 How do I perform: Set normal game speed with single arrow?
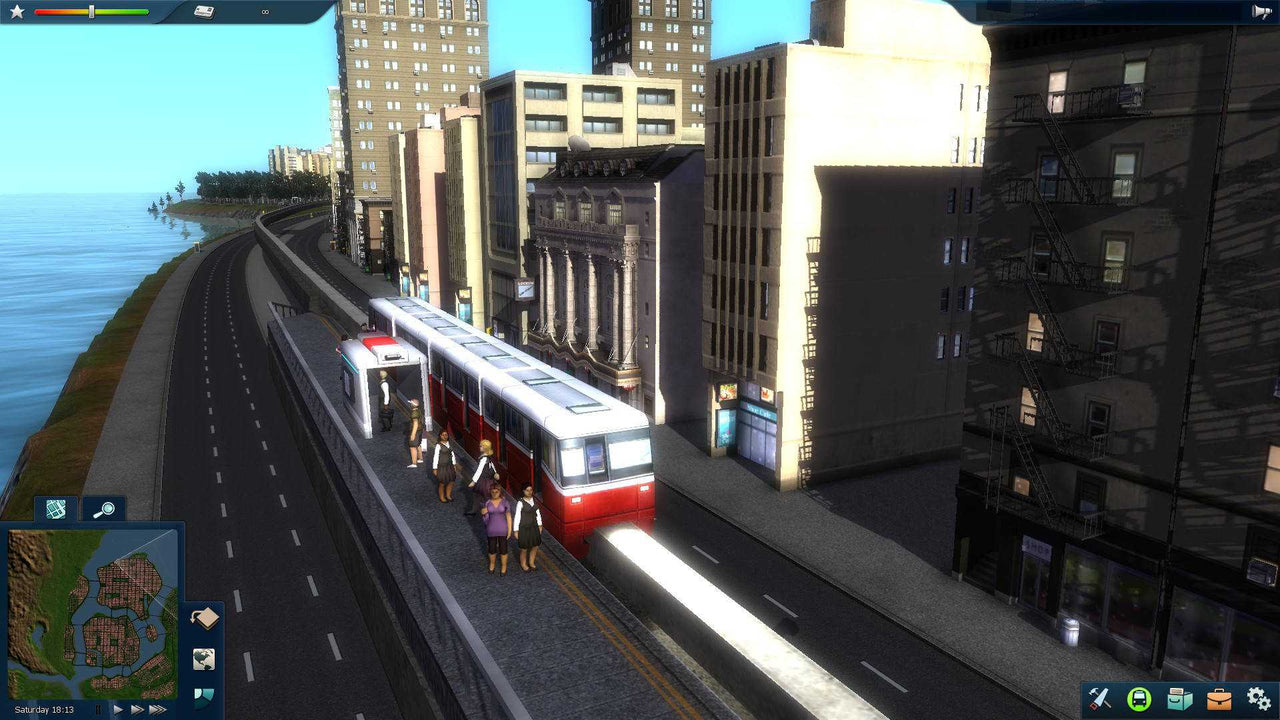pos(118,709)
